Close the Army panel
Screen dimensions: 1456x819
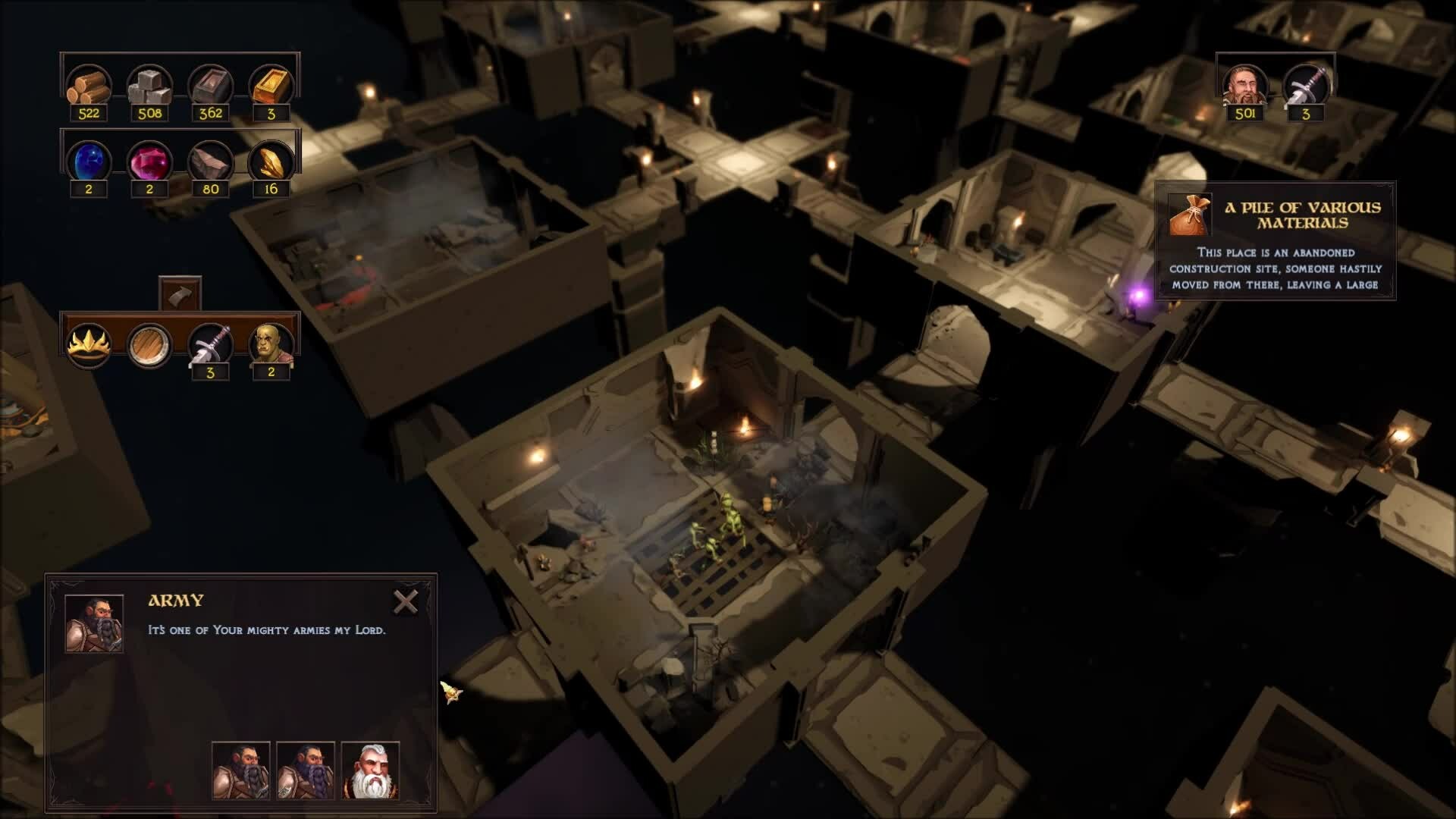coord(406,602)
